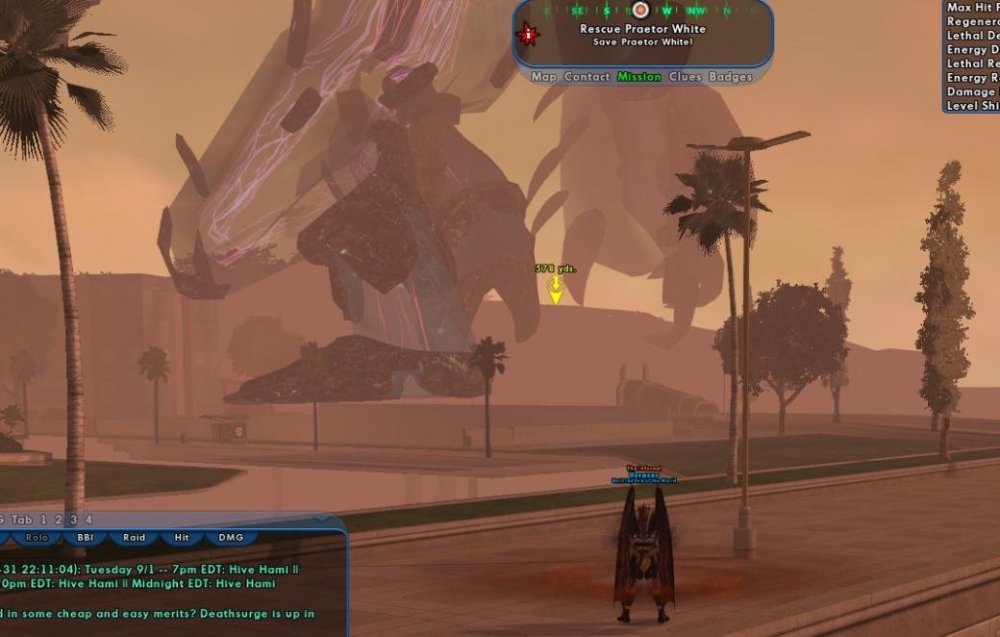Switch to the Raid chat tab
This screenshot has width=1000, height=637.
134,538
